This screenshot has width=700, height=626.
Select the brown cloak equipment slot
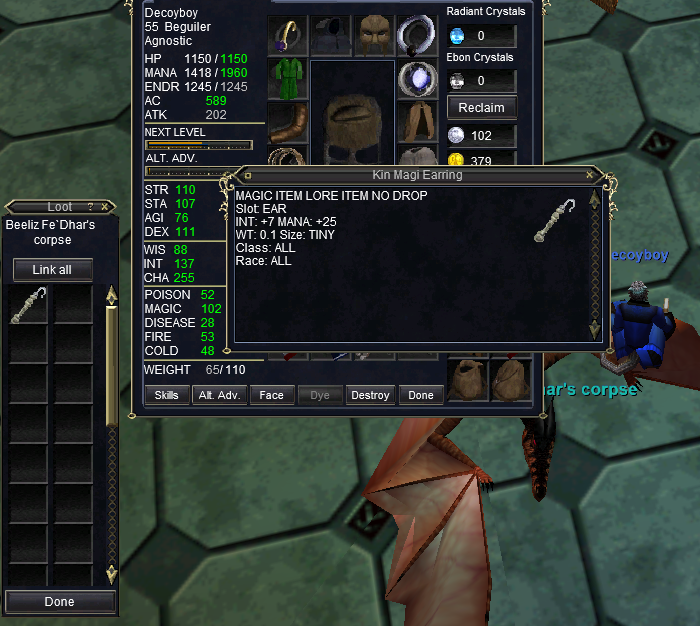417,122
